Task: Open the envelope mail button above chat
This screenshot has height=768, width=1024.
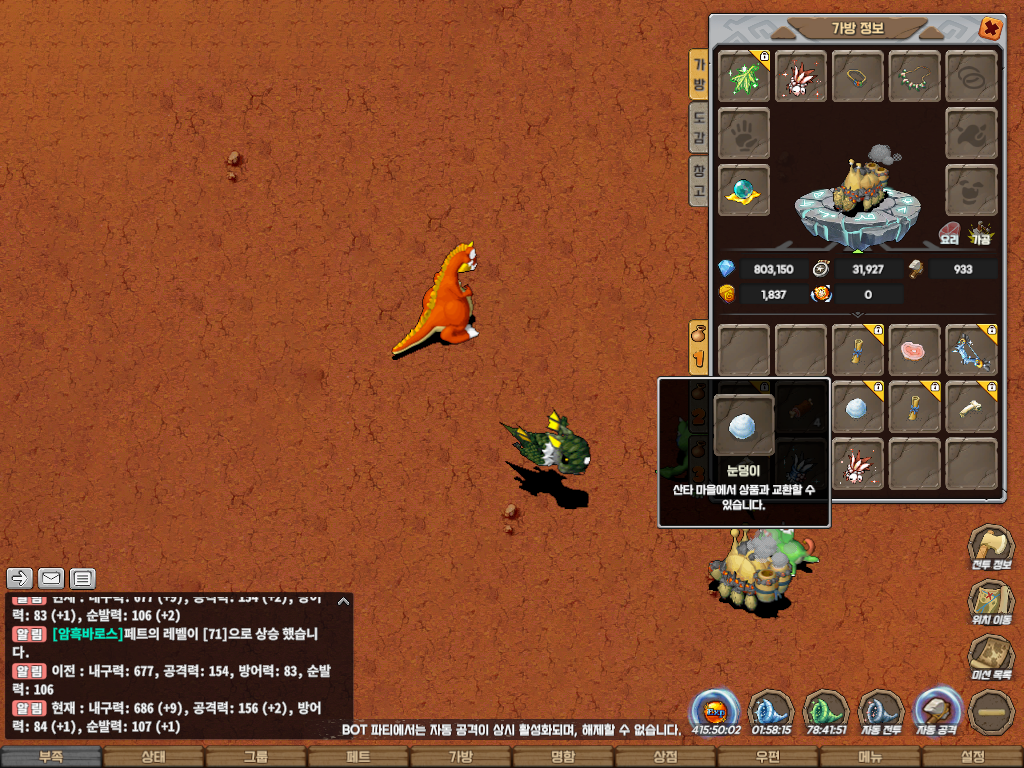Action: pyautogui.click(x=51, y=578)
